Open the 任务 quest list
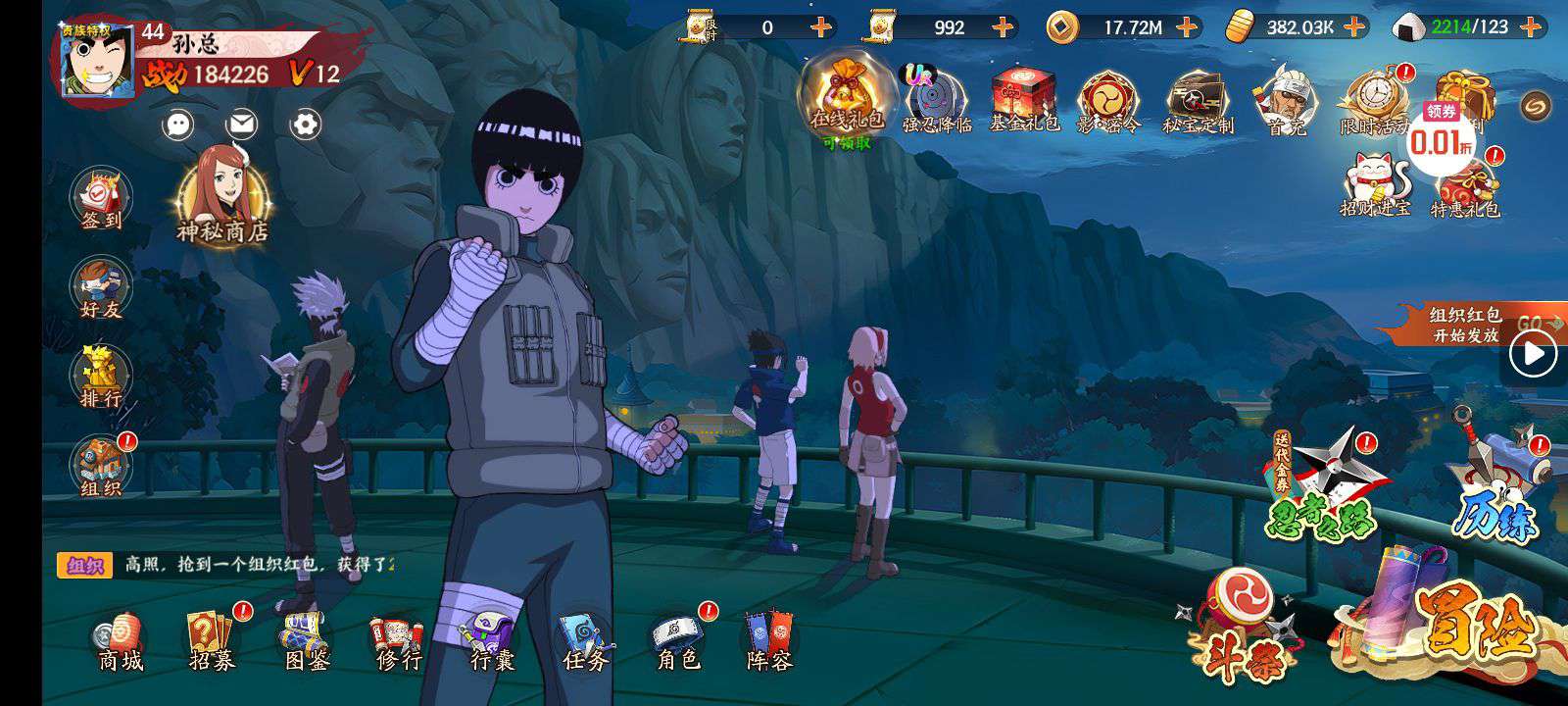The width and height of the screenshot is (1568, 706). coord(585,642)
